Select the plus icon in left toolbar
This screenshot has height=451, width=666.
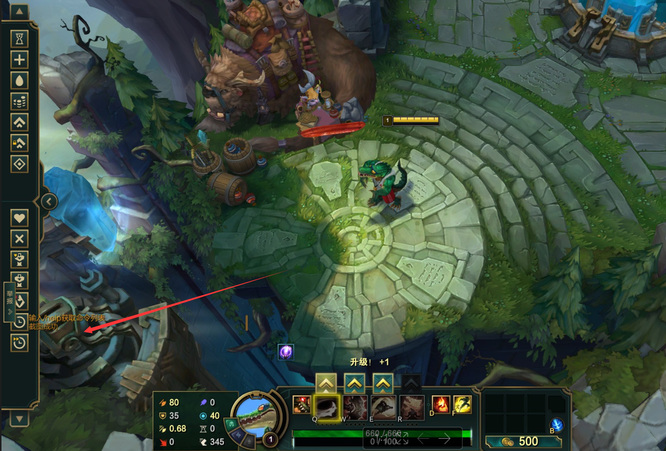point(19,60)
